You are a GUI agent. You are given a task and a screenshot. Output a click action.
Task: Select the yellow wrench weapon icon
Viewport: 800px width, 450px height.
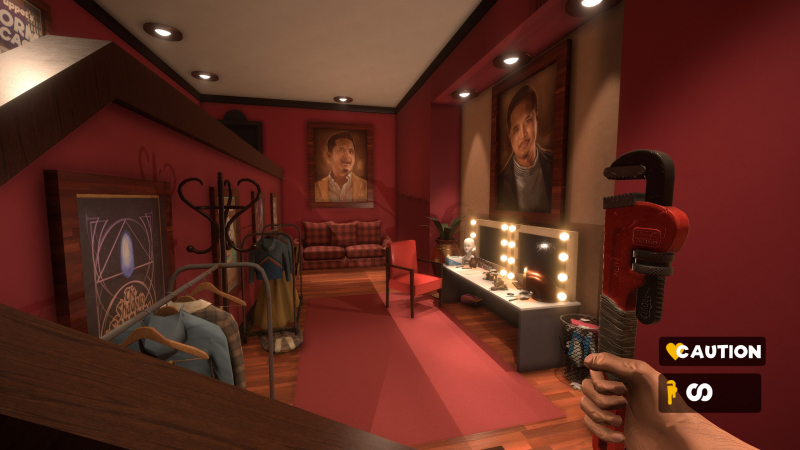(x=673, y=393)
